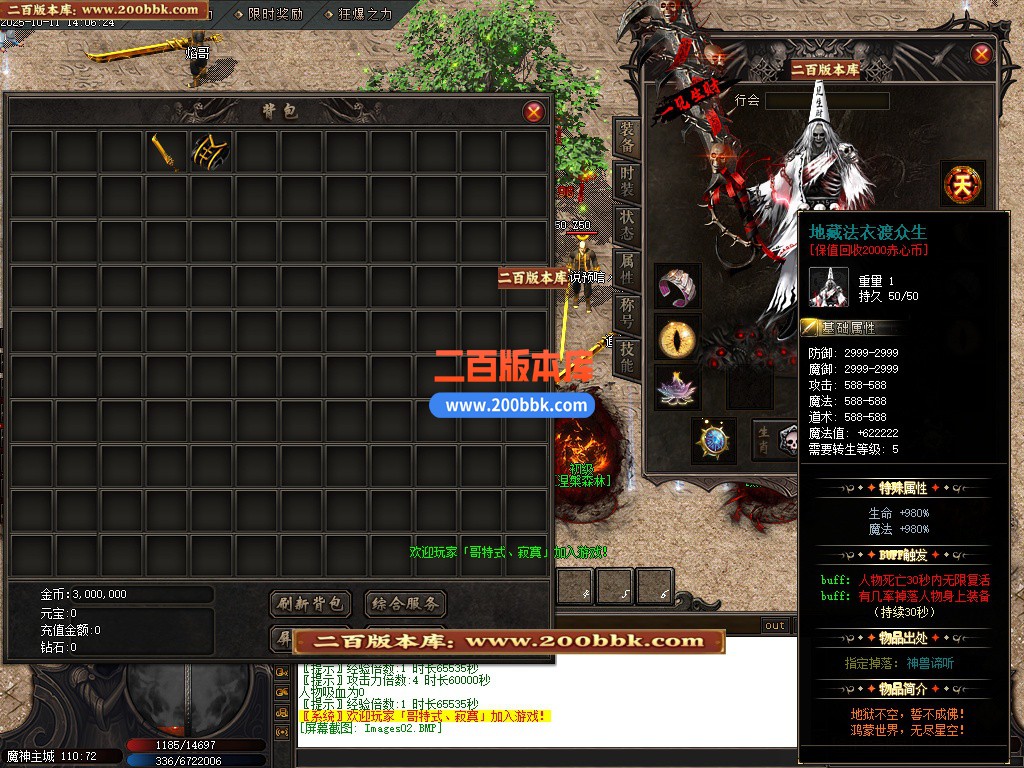Click the 生肖 zodiac slot button
Image resolution: width=1024 pixels, height=768 pixels.
click(764, 440)
